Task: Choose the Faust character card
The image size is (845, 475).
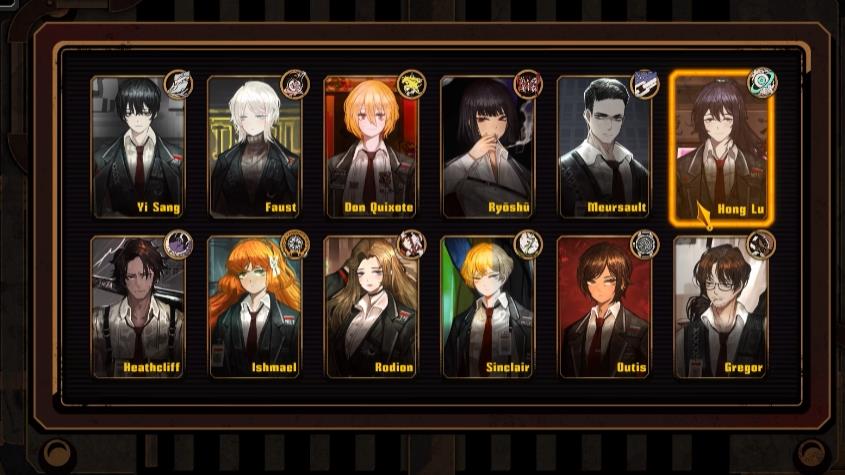Action: (x=255, y=147)
